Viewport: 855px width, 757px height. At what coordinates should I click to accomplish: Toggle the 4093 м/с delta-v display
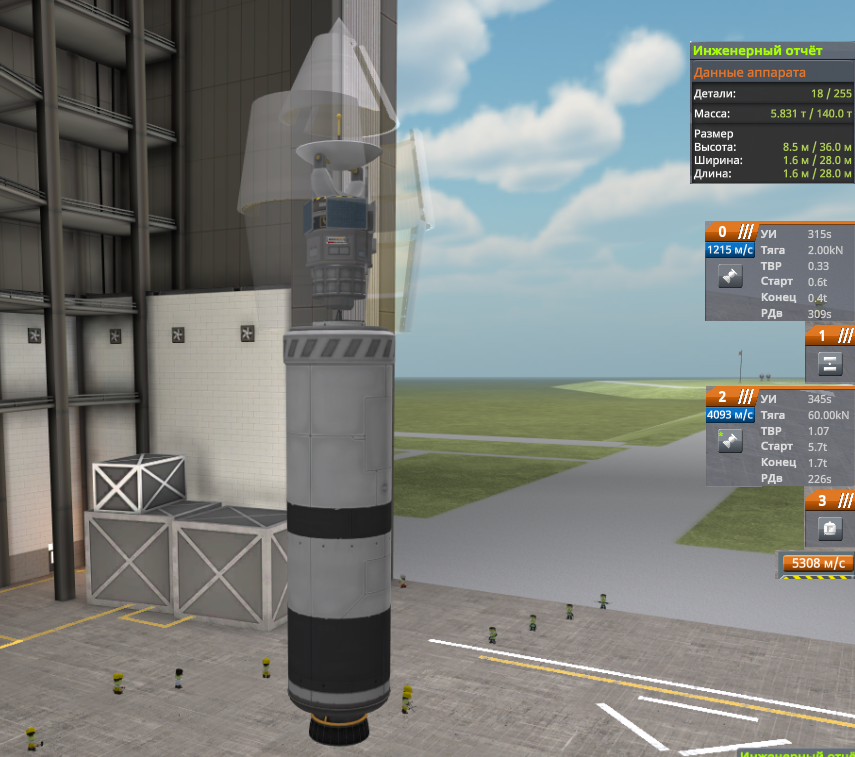(731, 415)
